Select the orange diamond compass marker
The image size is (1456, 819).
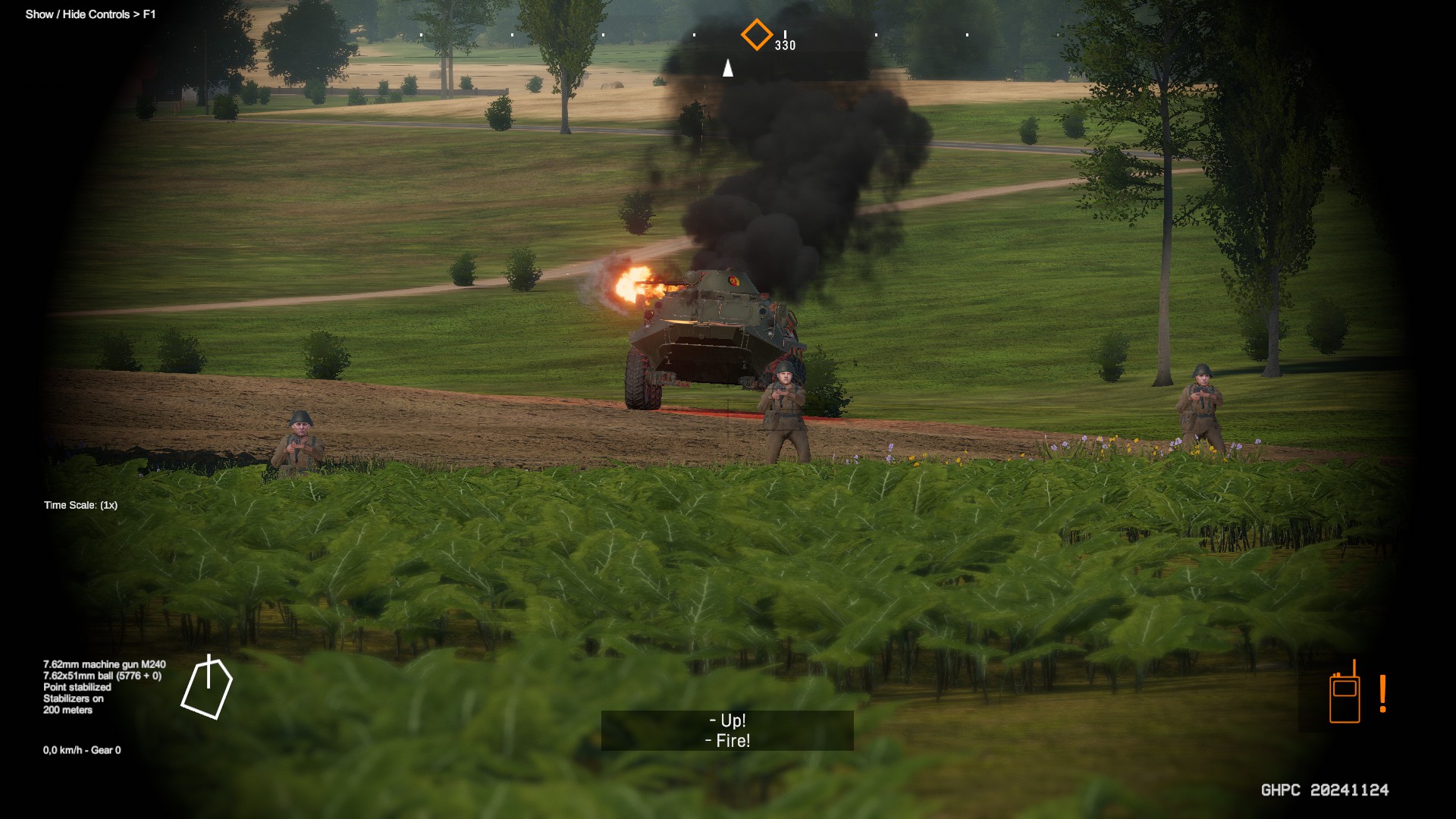click(756, 35)
